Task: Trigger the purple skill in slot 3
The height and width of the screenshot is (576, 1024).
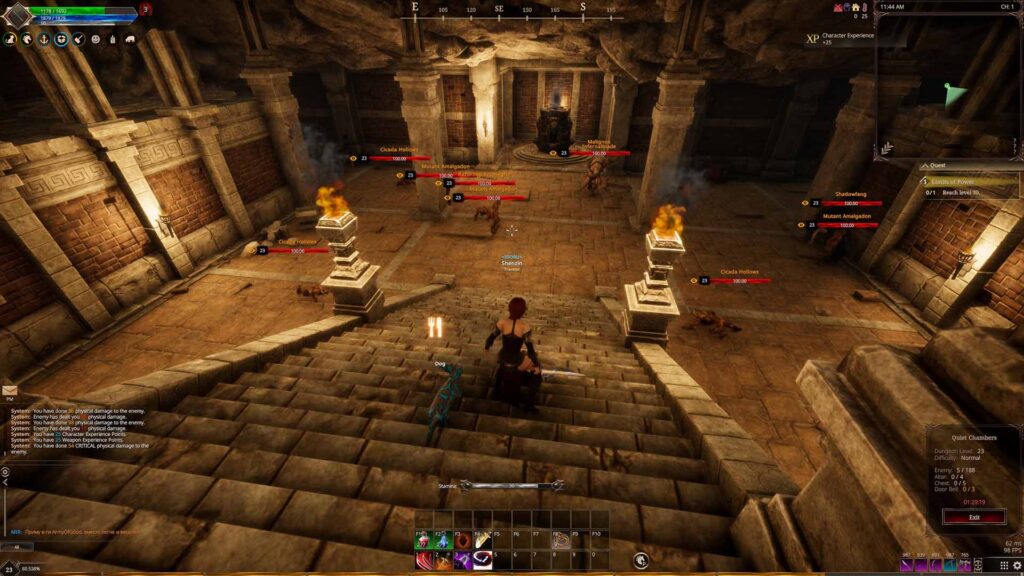Action: tap(462, 563)
